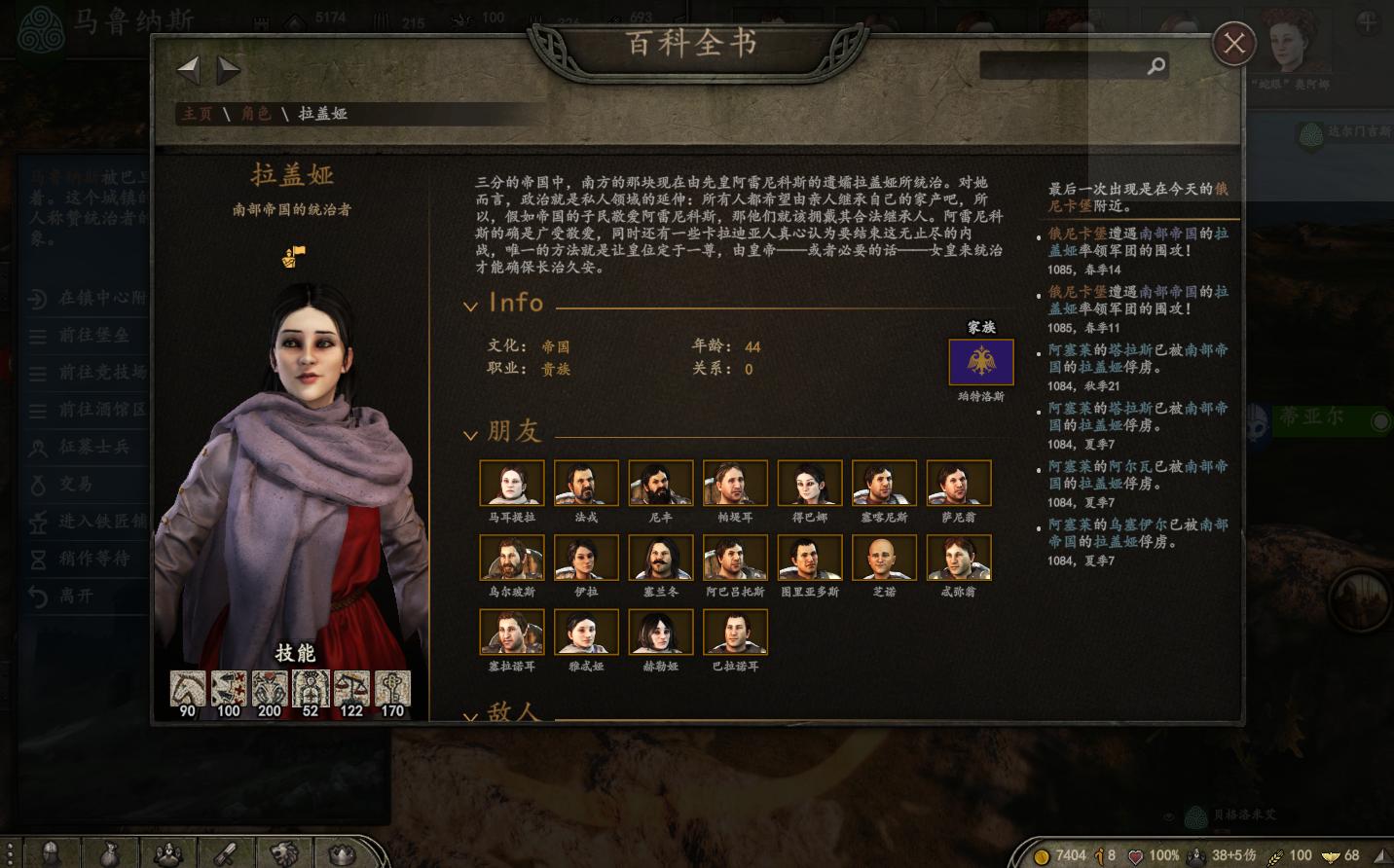Click the health heart icon in status bar
The image size is (1394, 868).
point(1135,854)
